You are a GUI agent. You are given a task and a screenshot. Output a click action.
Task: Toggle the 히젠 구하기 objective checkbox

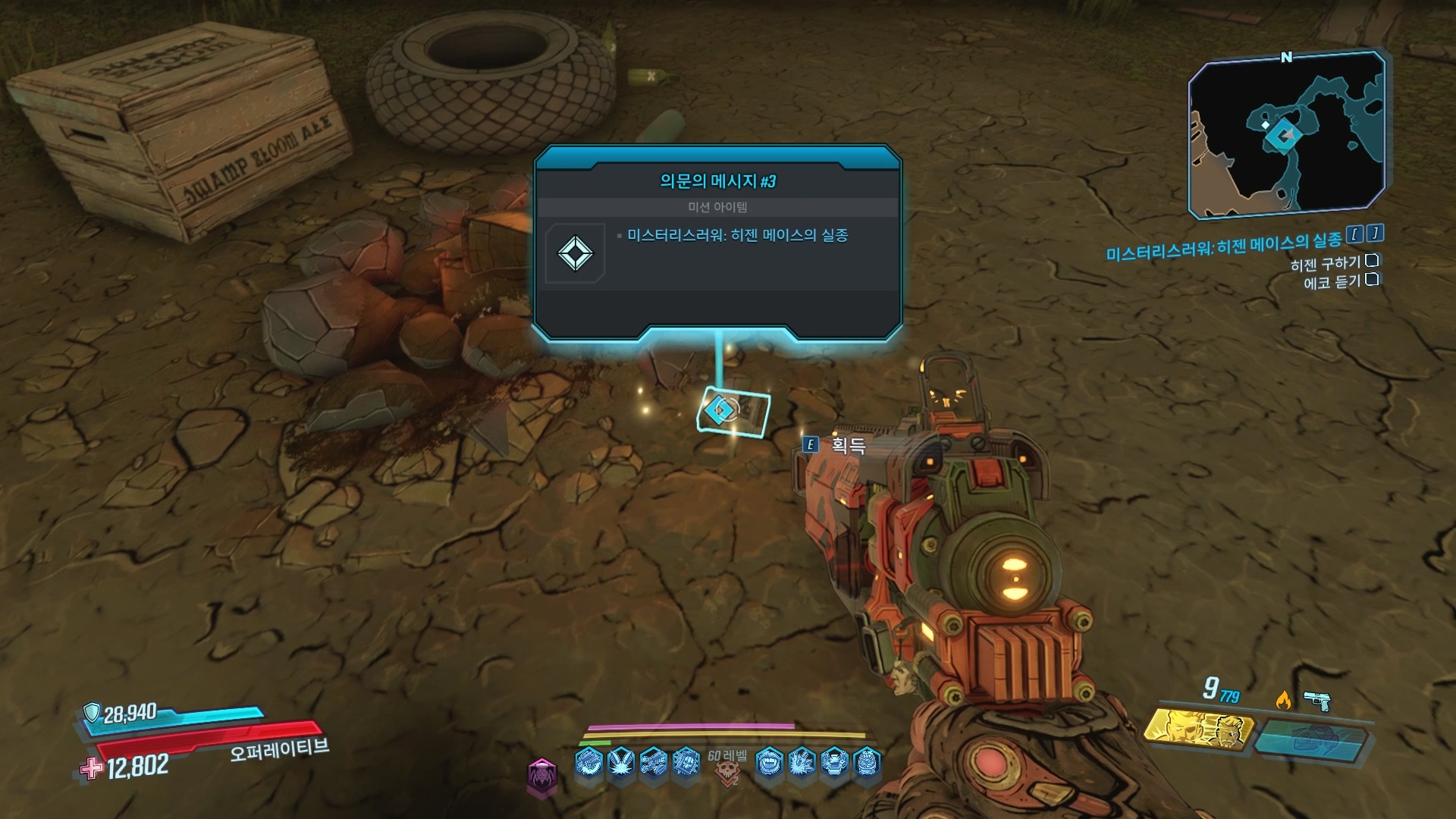click(1371, 261)
